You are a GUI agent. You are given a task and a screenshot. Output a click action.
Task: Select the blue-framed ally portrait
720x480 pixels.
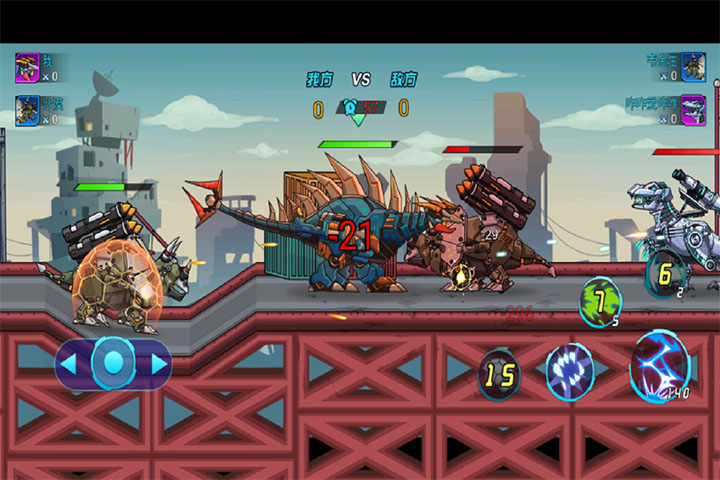click(27, 109)
